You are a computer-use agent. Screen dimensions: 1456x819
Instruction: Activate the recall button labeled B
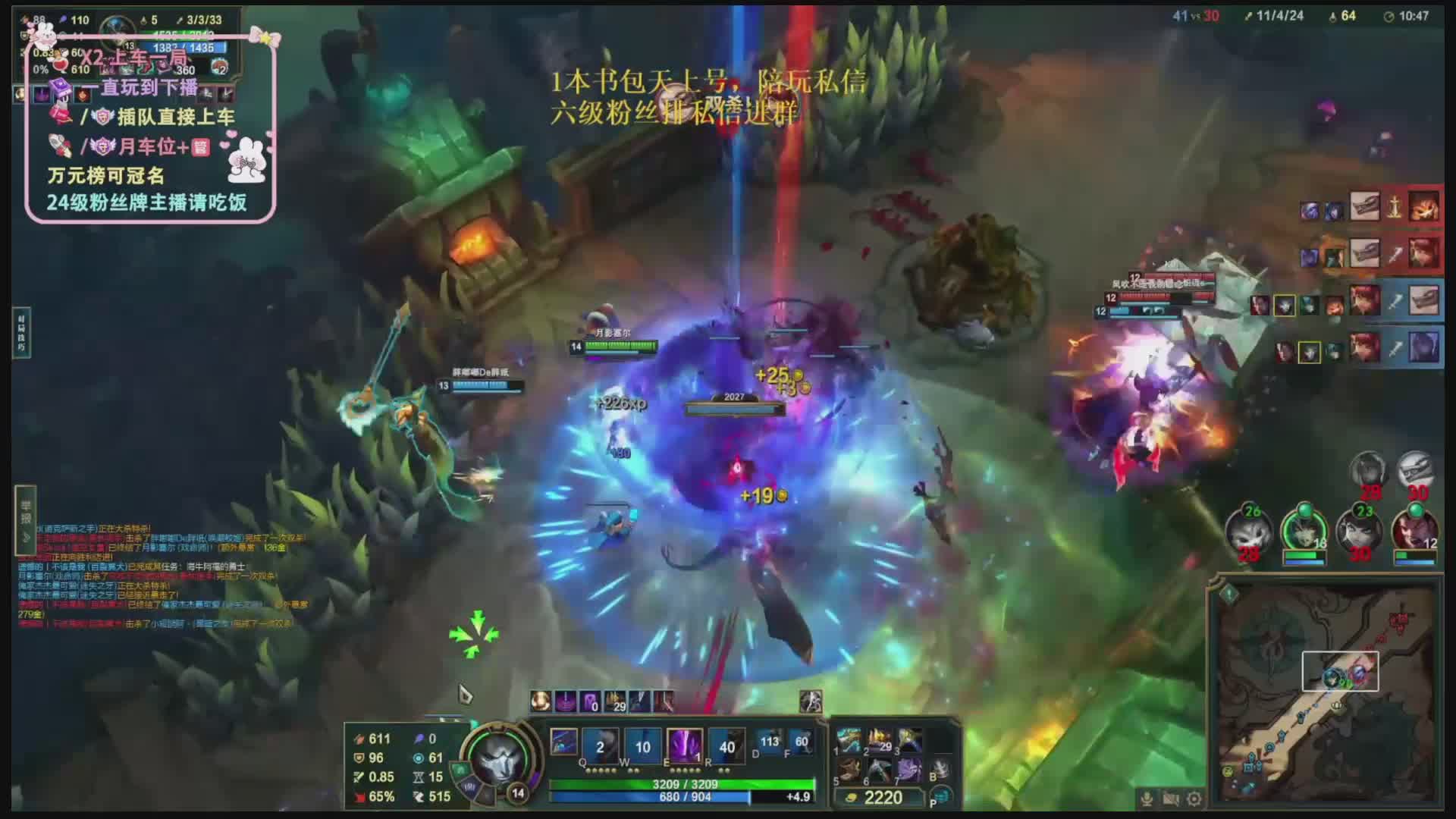940,769
